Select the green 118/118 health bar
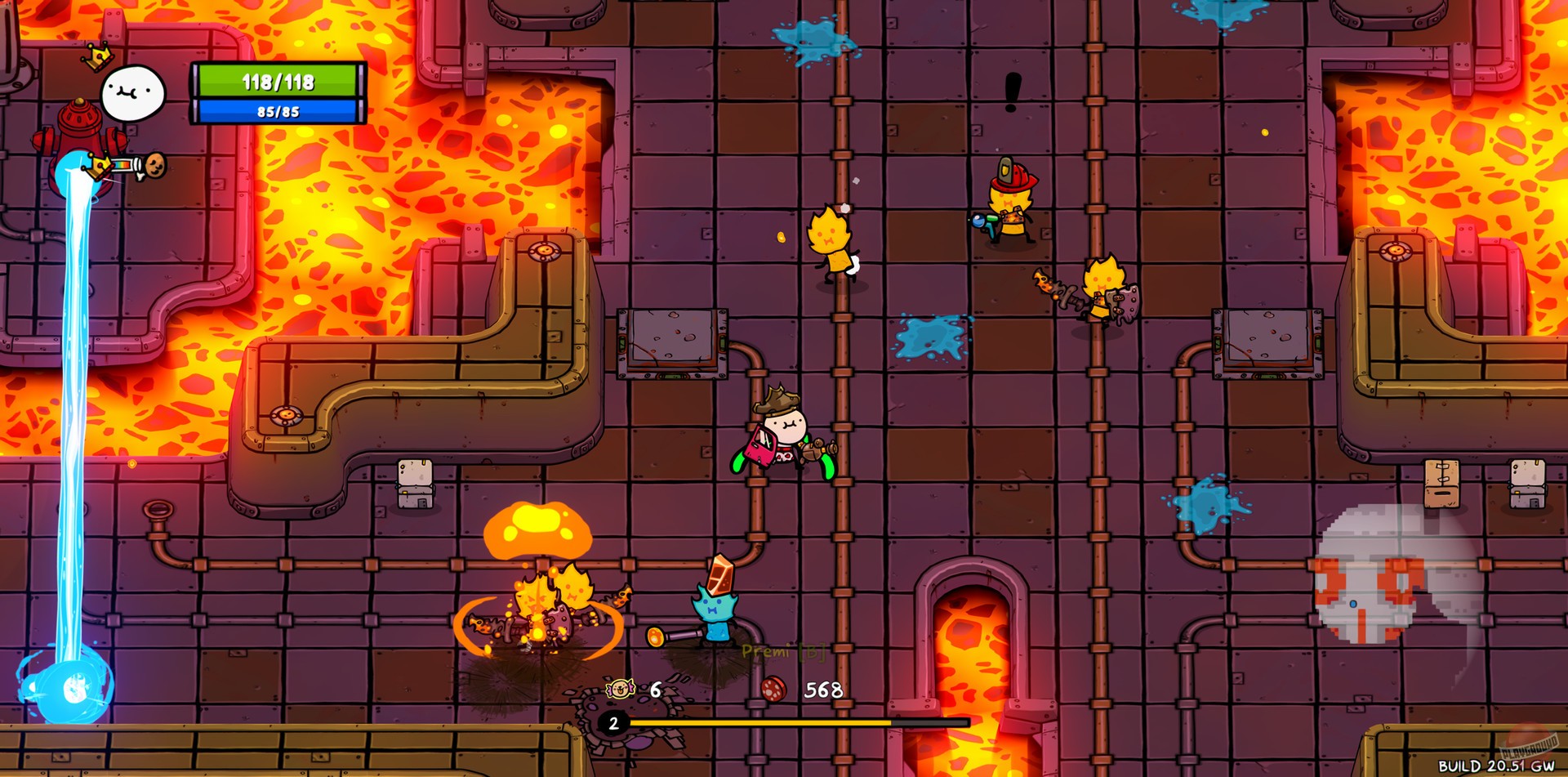This screenshot has width=1568, height=777. [276, 81]
